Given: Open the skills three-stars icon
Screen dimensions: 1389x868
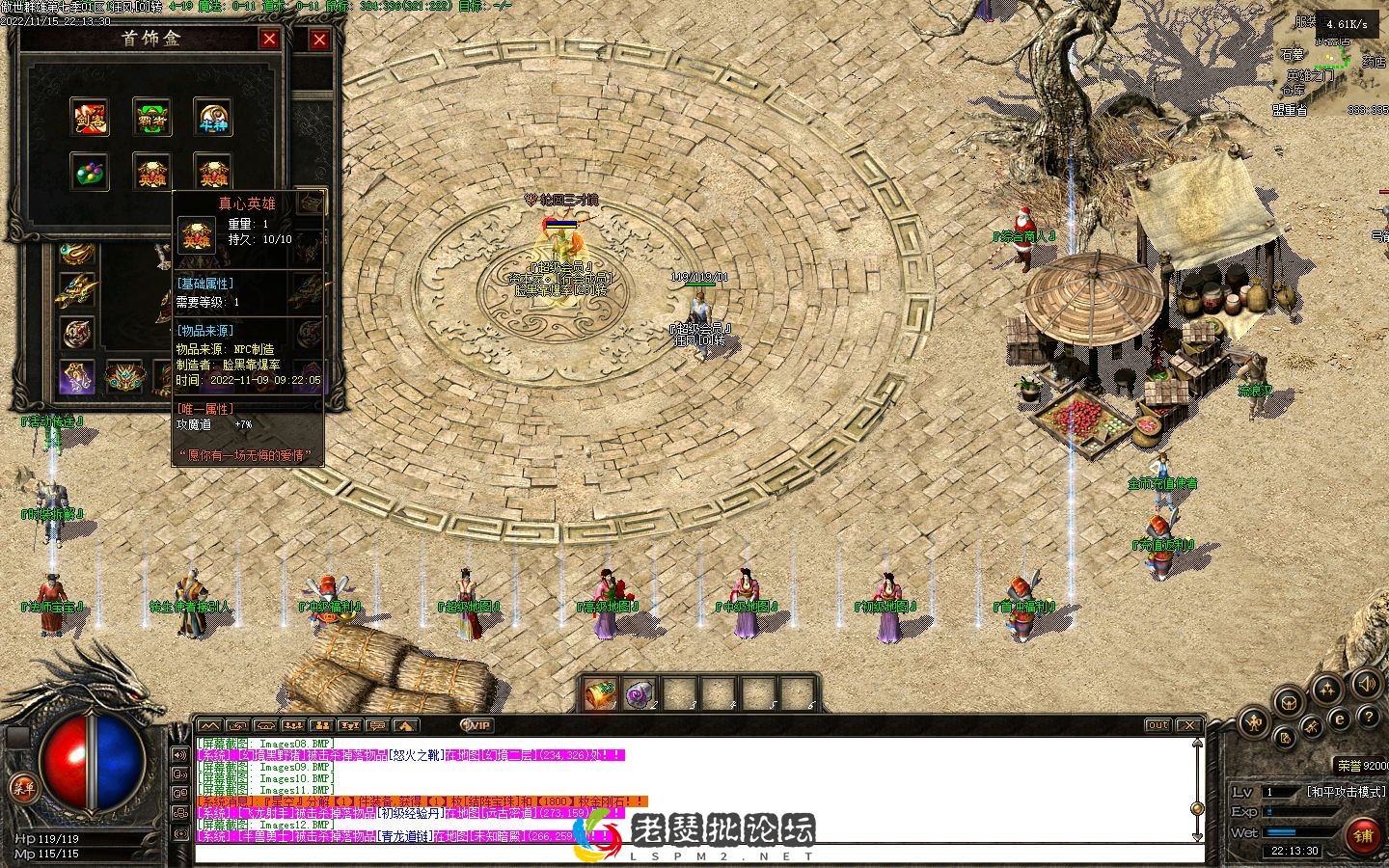Looking at the screenshot, I should [x=1326, y=688].
